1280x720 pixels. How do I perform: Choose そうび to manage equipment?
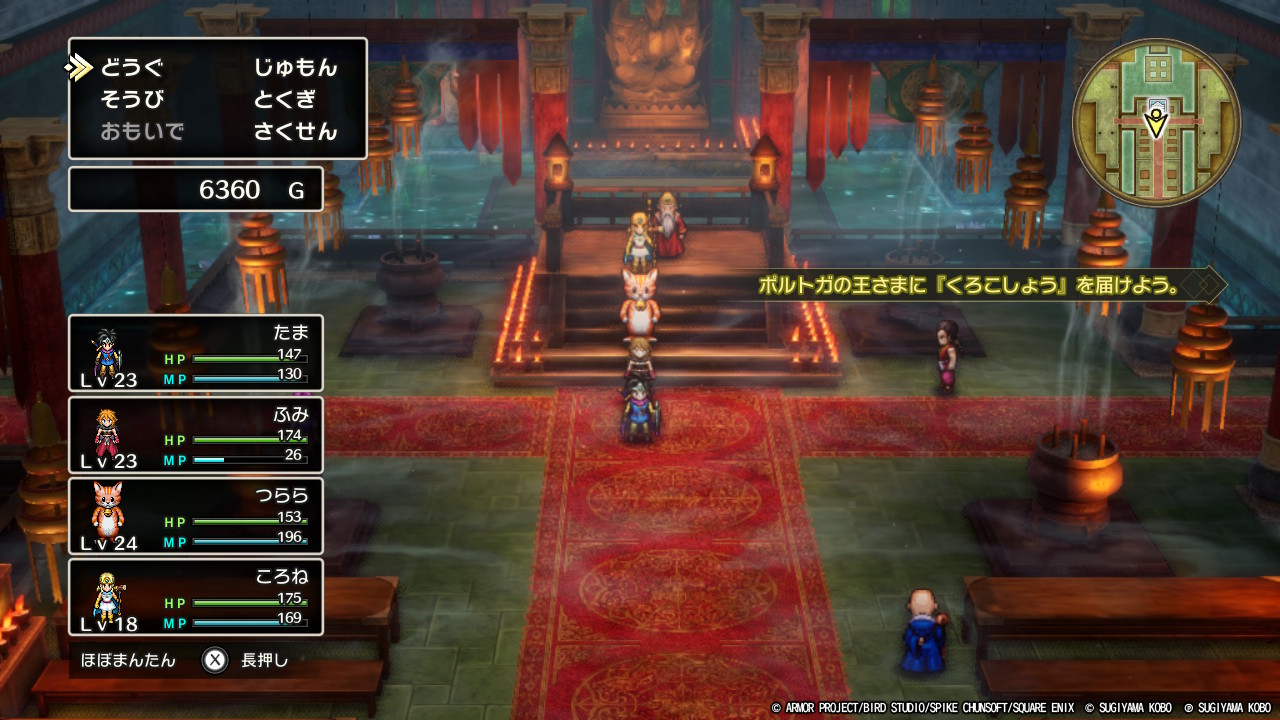click(x=131, y=100)
